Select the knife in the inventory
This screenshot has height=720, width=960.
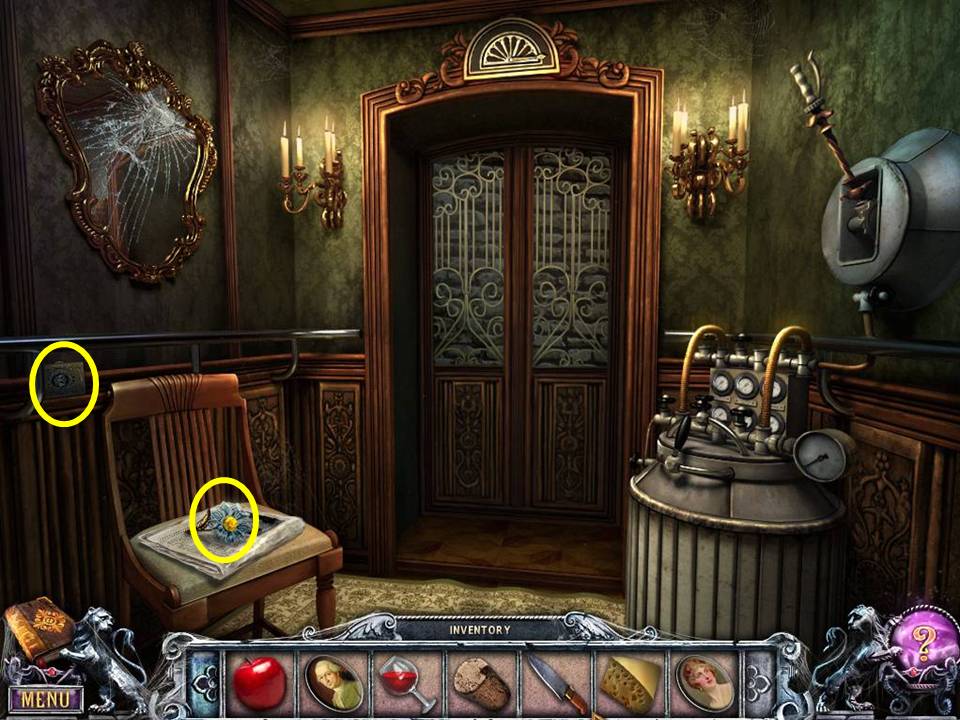[554, 683]
